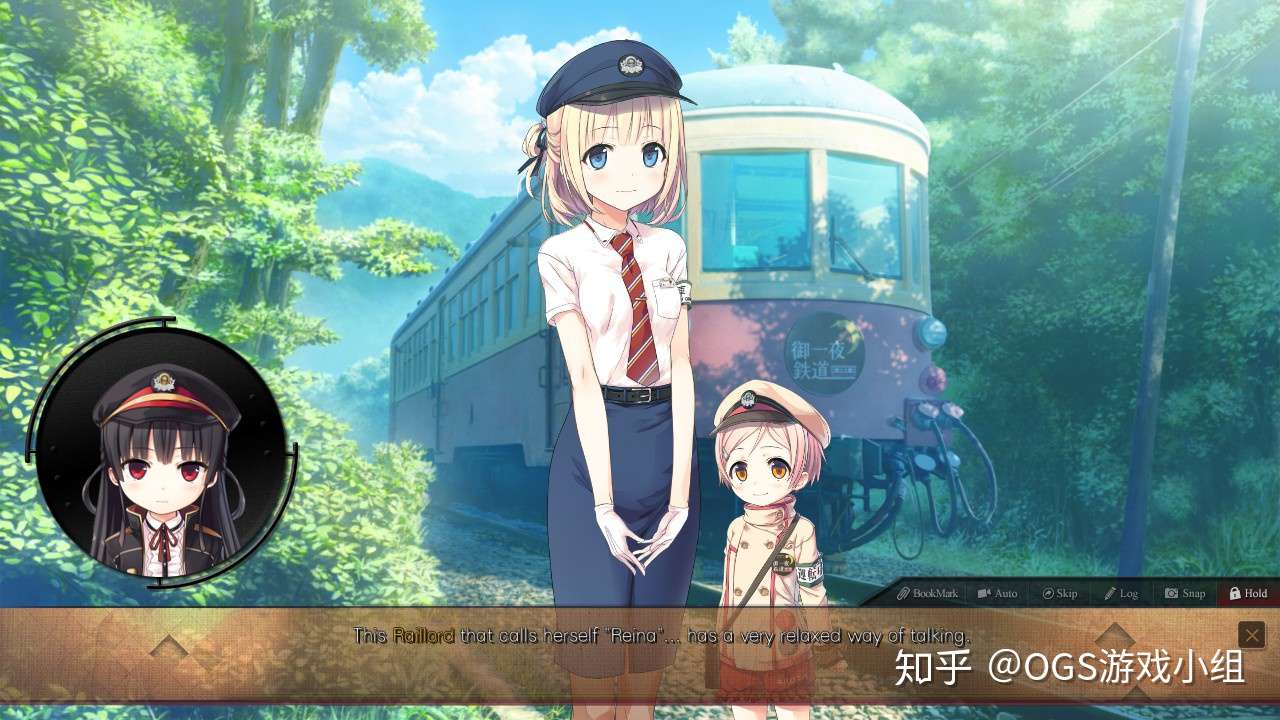
Task: Open the Log pencil icon
Action: (1110, 593)
